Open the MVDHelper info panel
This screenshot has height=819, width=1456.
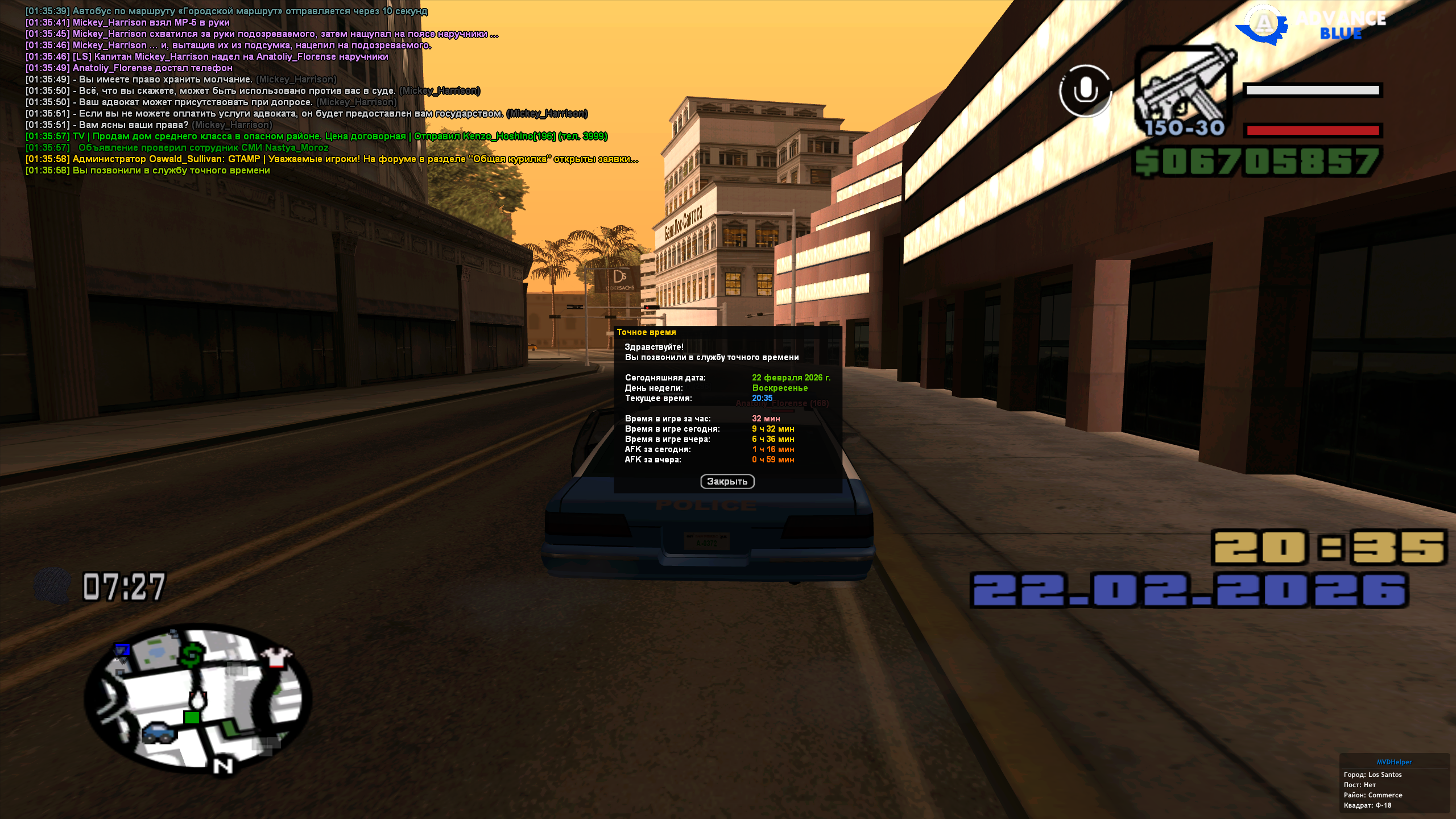(x=1394, y=762)
